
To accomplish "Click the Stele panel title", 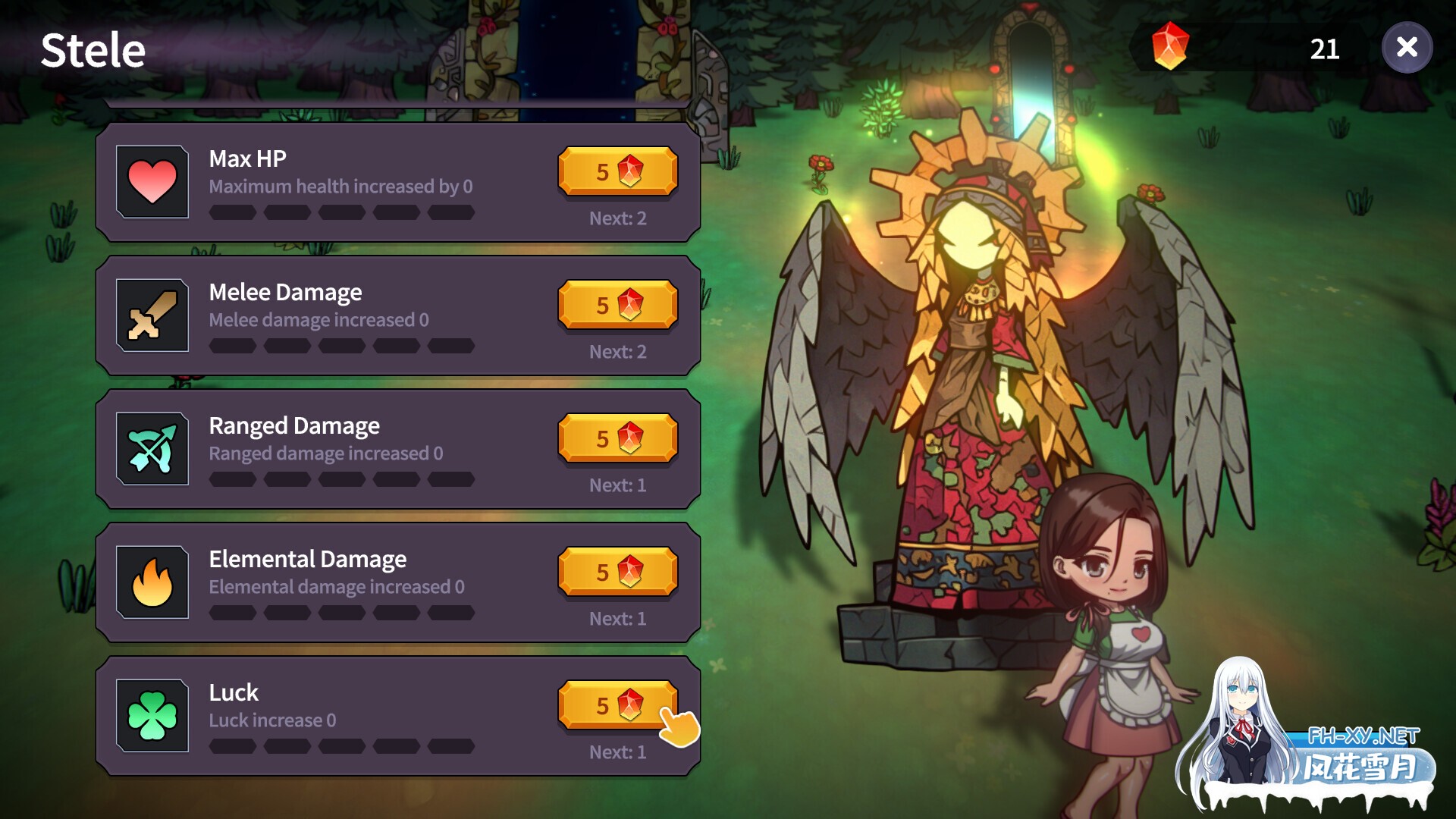I will (93, 50).
